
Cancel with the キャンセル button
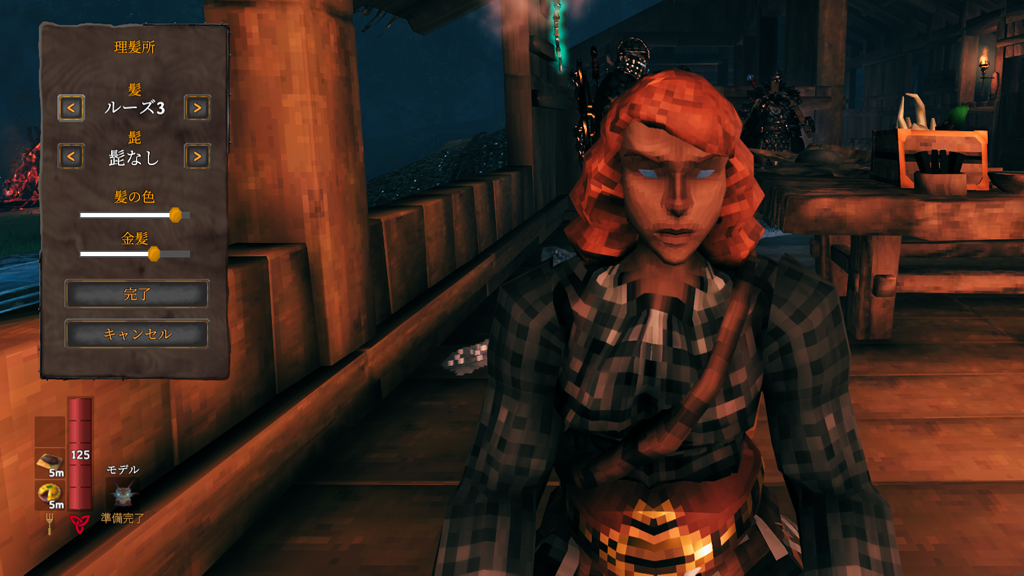point(136,334)
